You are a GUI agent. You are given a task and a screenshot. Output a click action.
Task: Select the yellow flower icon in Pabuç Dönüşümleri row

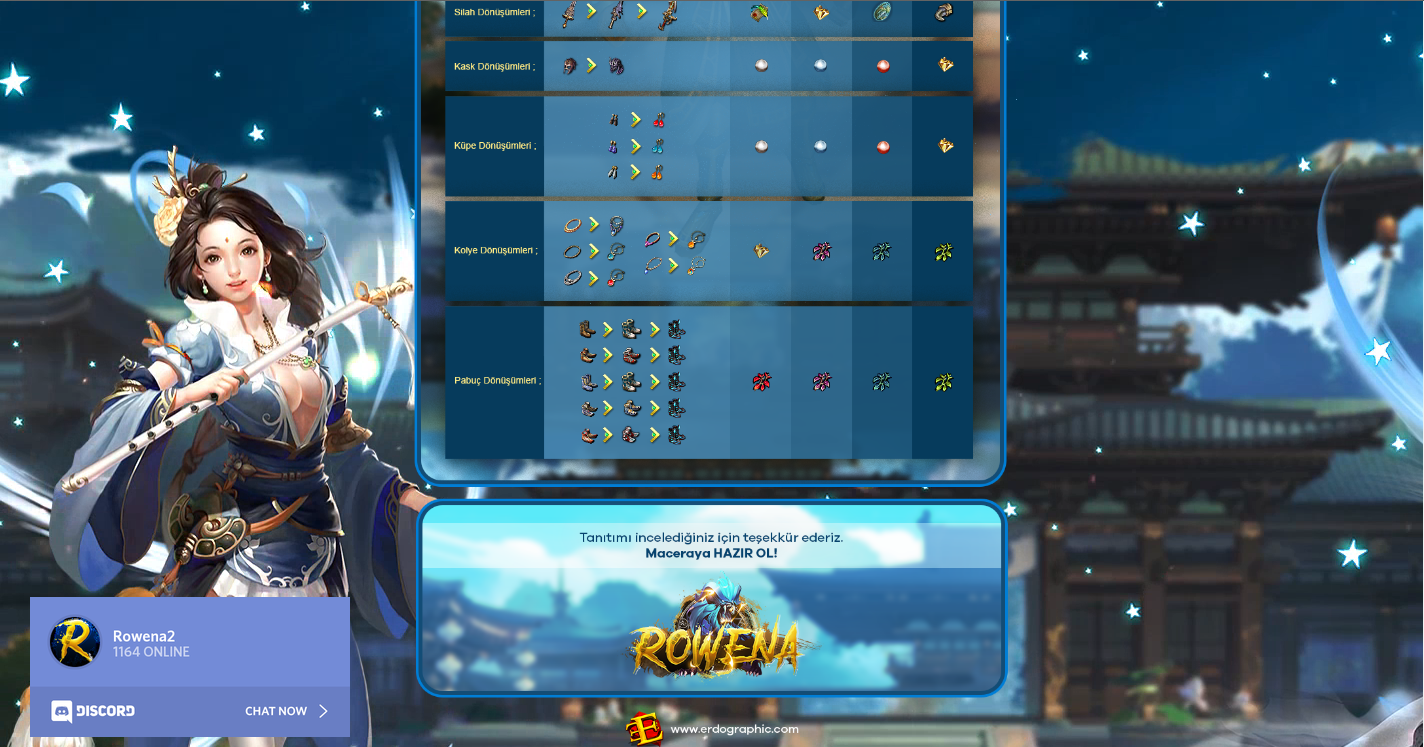[942, 381]
